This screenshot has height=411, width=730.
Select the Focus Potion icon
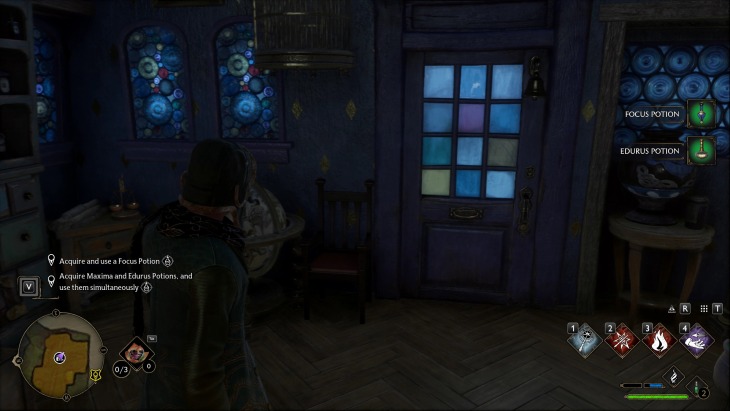(x=700, y=114)
